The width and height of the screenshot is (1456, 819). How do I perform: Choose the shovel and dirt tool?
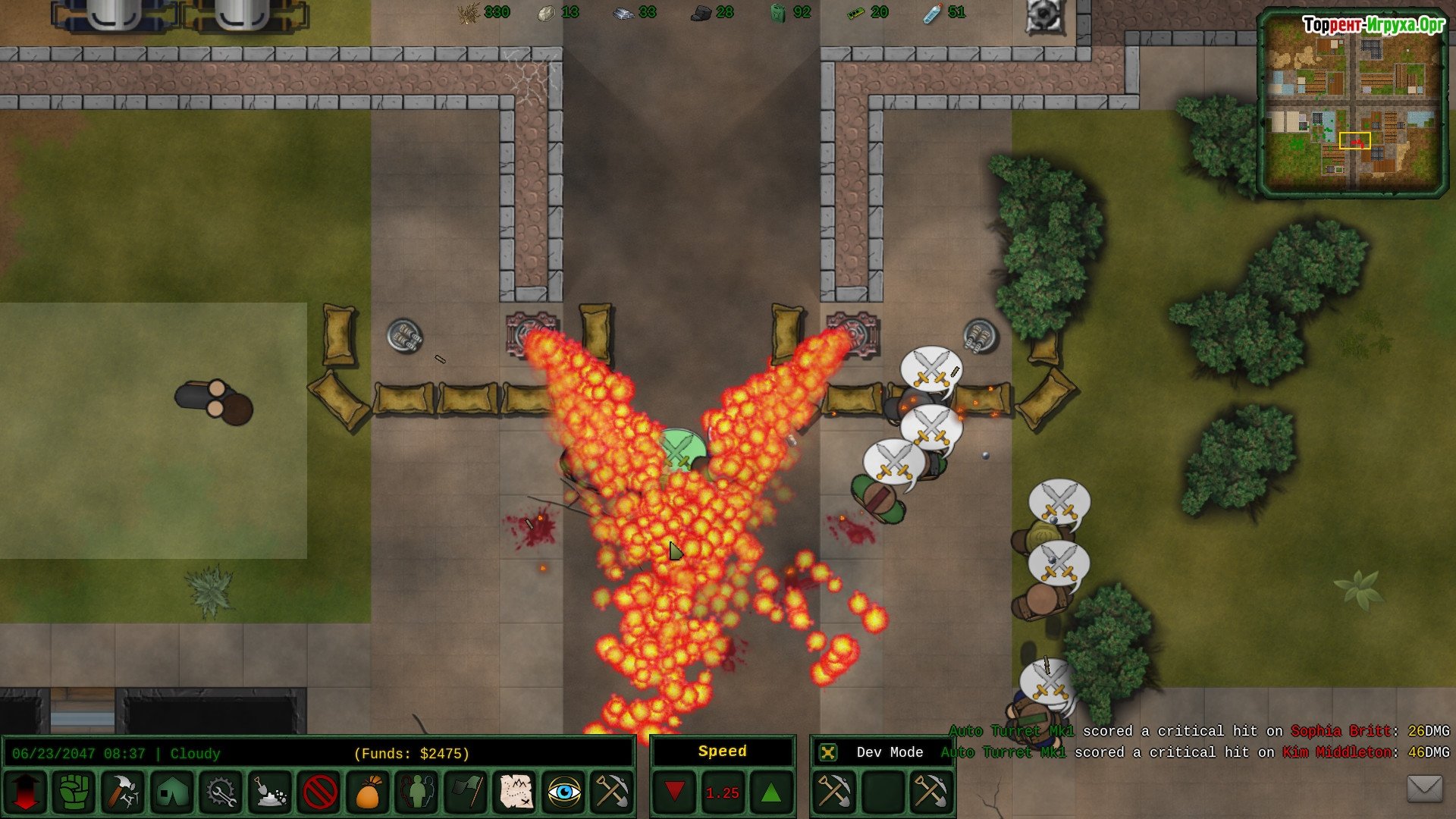[x=270, y=792]
